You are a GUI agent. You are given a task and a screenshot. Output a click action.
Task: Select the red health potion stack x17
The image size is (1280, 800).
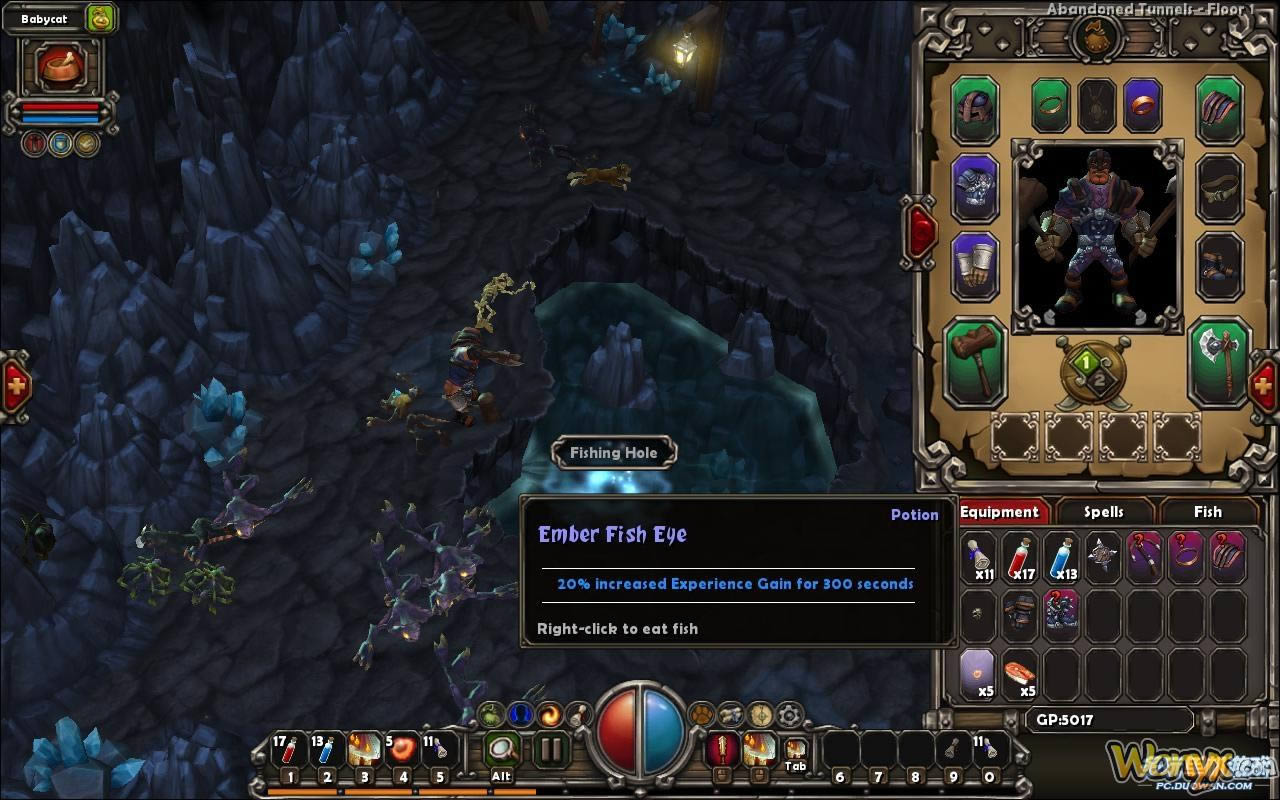[x=1021, y=557]
